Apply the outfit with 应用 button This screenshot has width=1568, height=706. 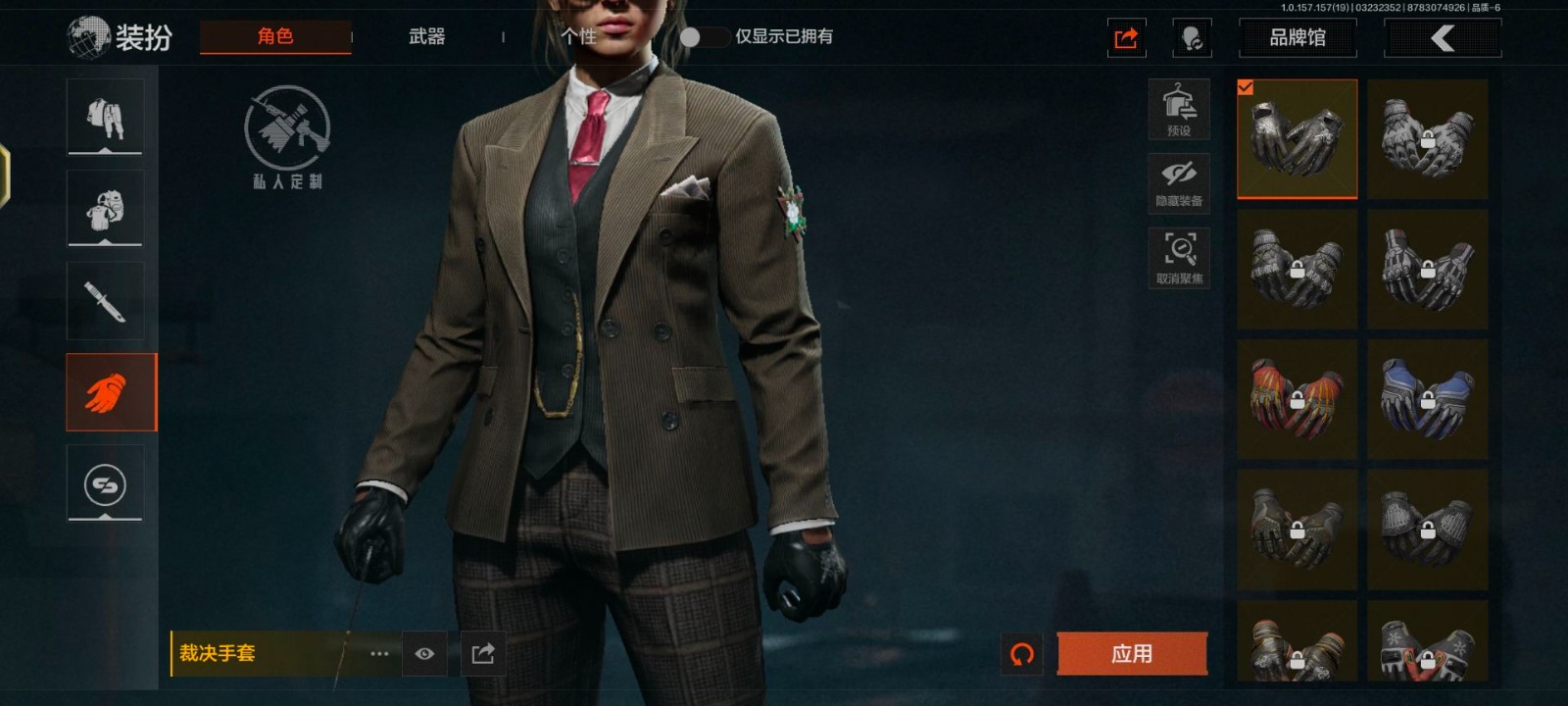click(x=1132, y=654)
